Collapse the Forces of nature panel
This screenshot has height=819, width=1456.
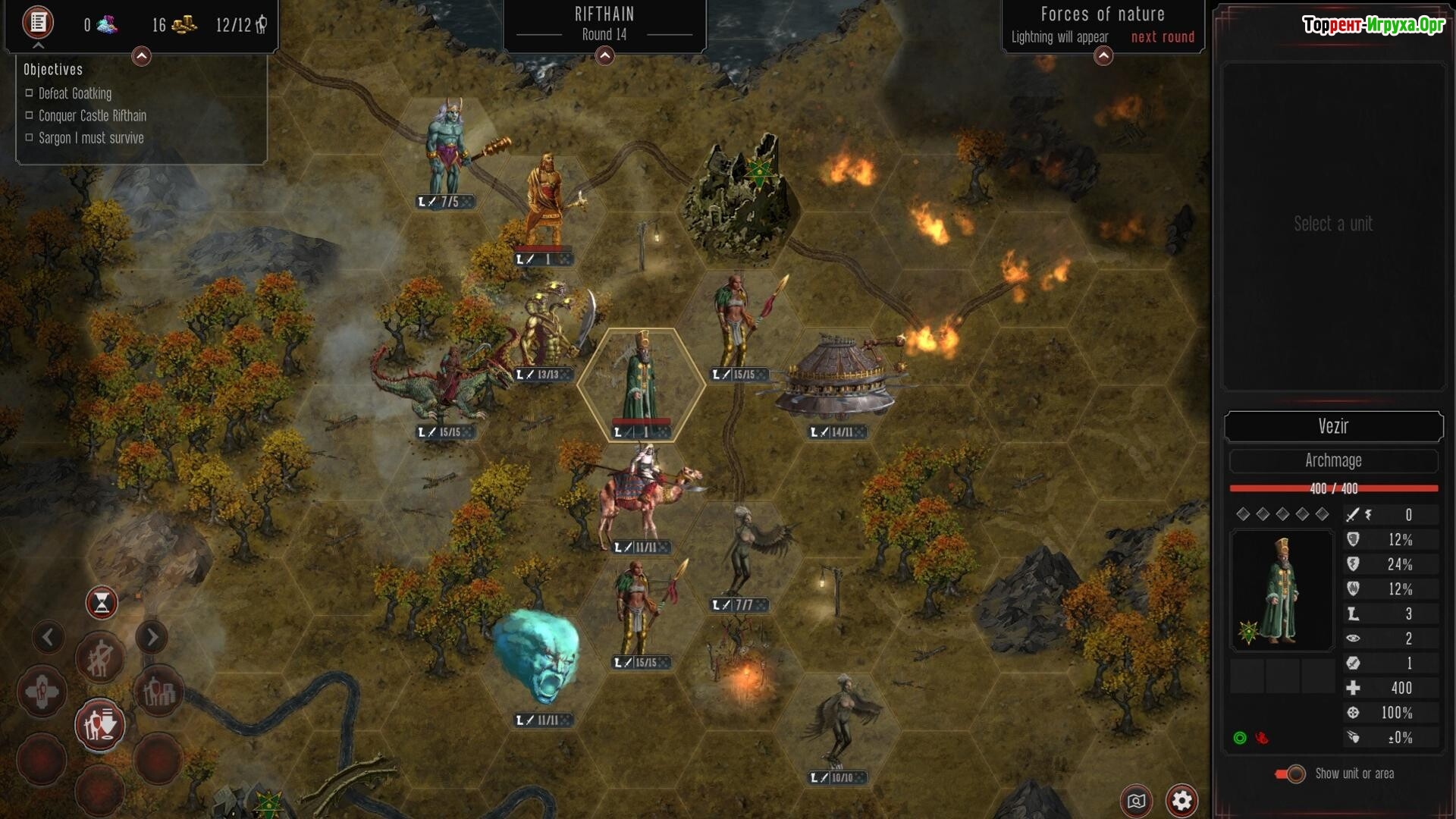1103,56
